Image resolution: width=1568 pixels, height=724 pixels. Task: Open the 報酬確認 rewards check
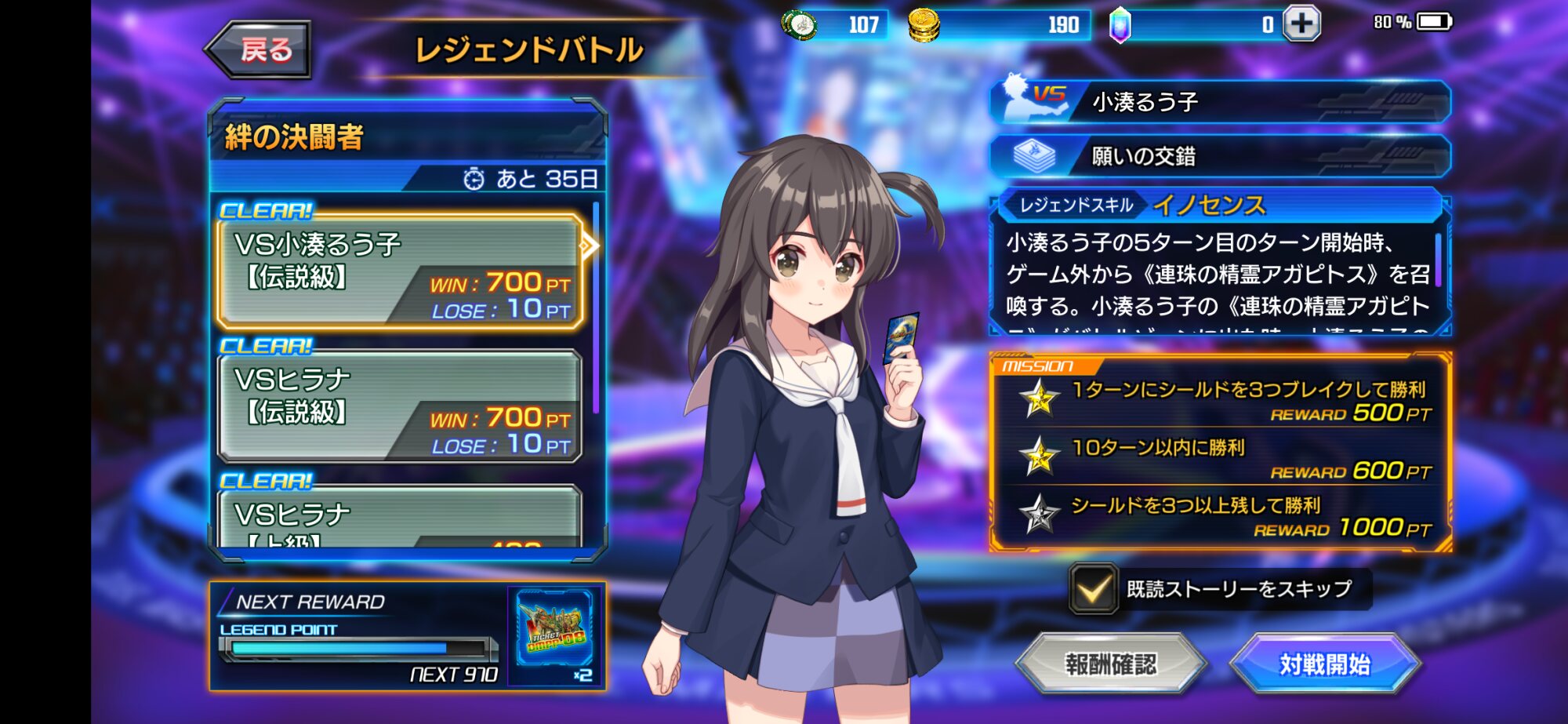pos(1110,664)
